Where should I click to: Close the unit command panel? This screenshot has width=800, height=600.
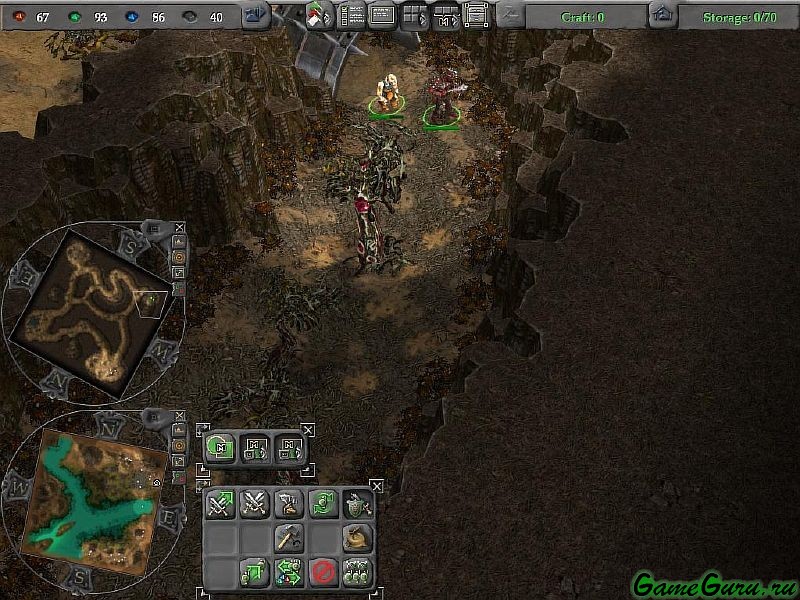tap(376, 485)
